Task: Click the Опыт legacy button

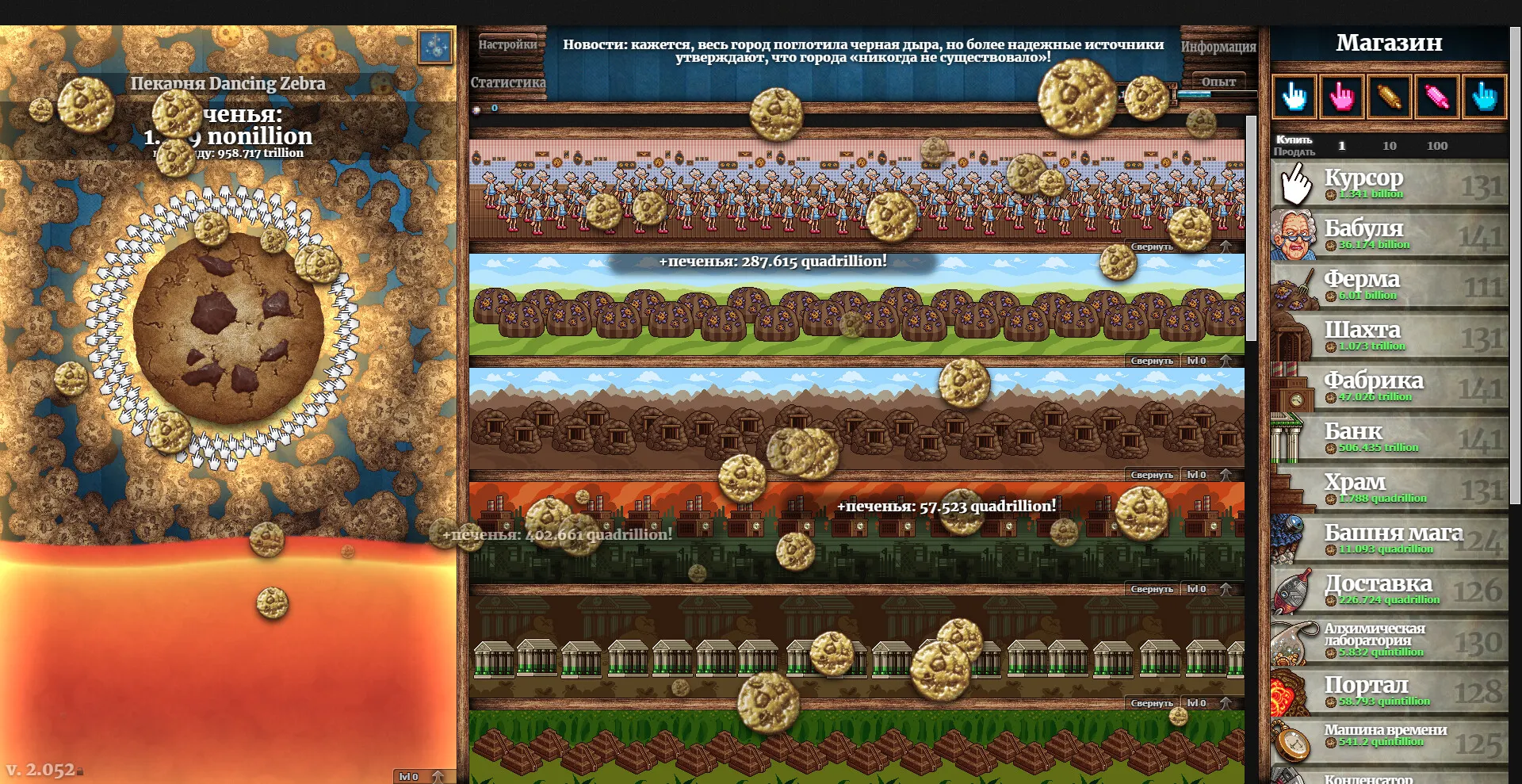Action: click(1218, 80)
